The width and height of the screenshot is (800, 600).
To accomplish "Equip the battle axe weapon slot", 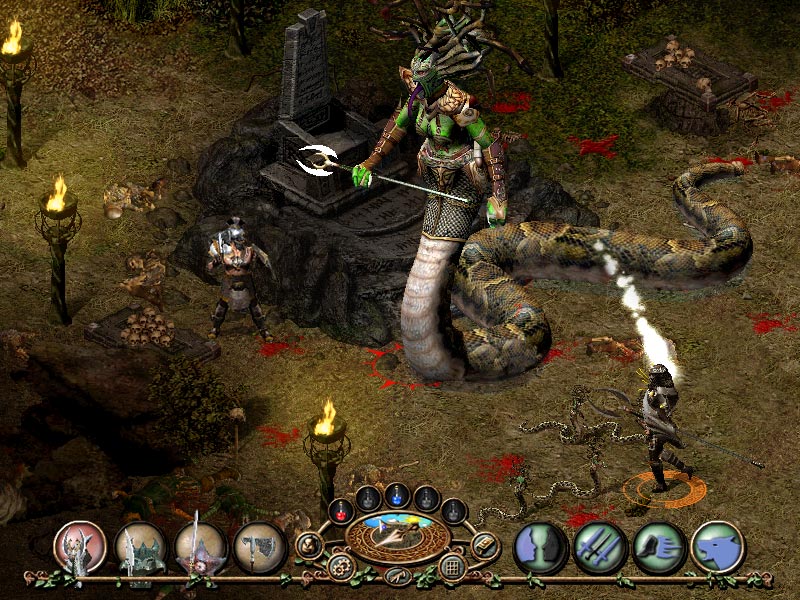I will [260, 546].
